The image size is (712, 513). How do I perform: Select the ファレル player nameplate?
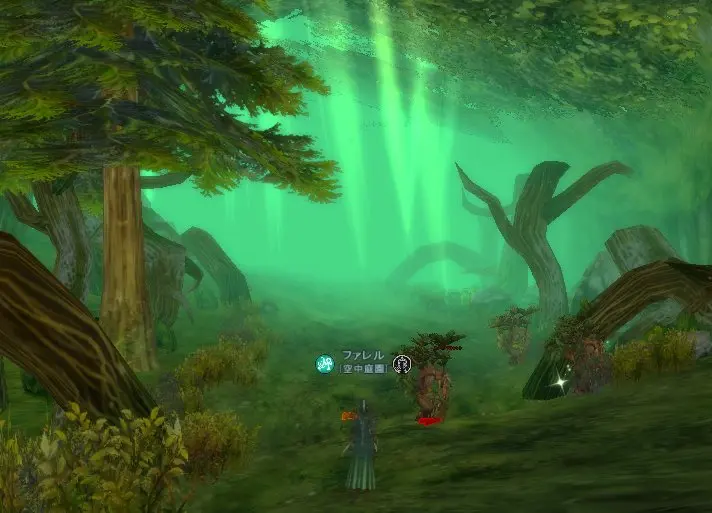[362, 356]
